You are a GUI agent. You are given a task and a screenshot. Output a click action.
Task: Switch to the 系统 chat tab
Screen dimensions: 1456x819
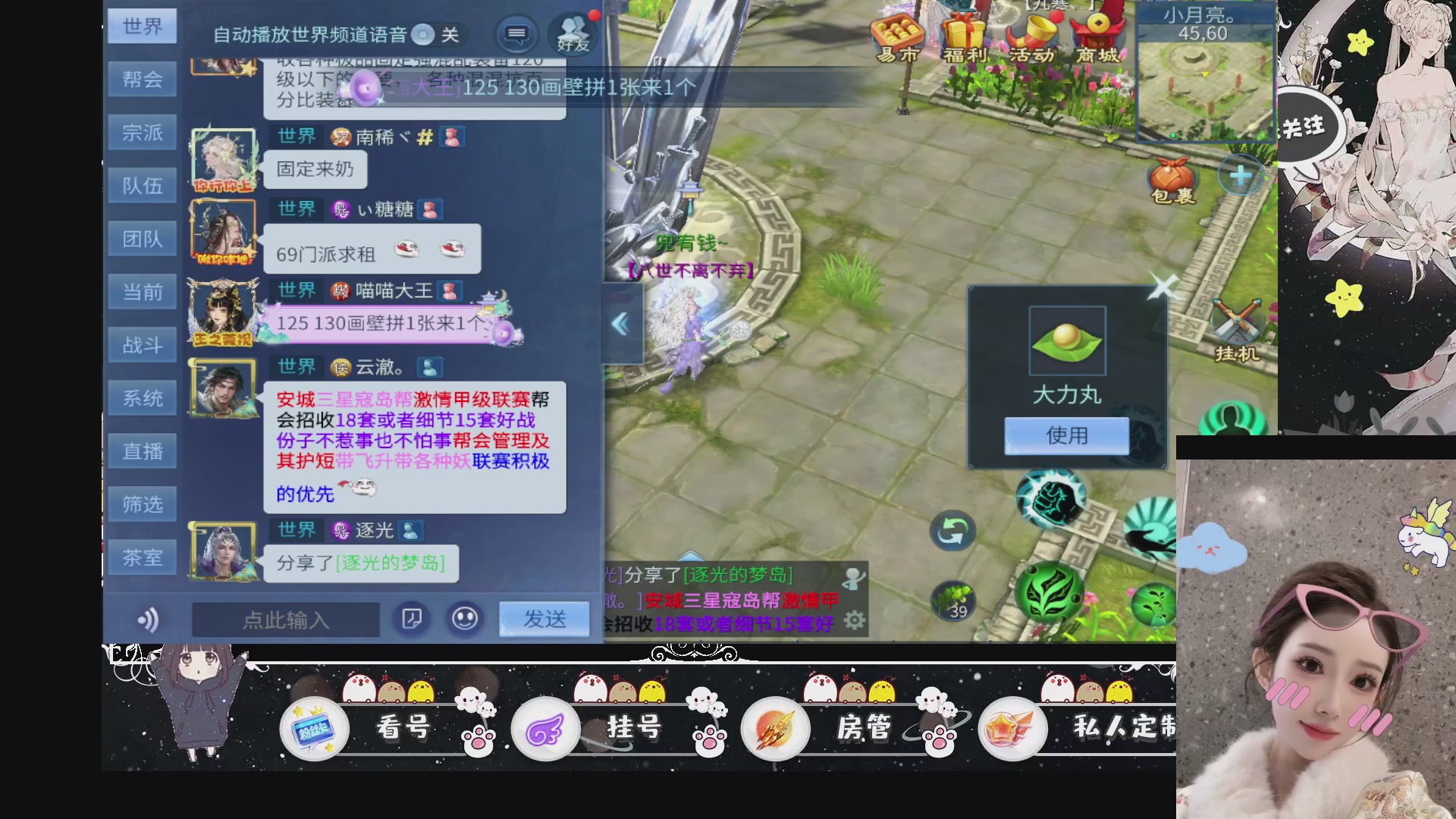143,397
